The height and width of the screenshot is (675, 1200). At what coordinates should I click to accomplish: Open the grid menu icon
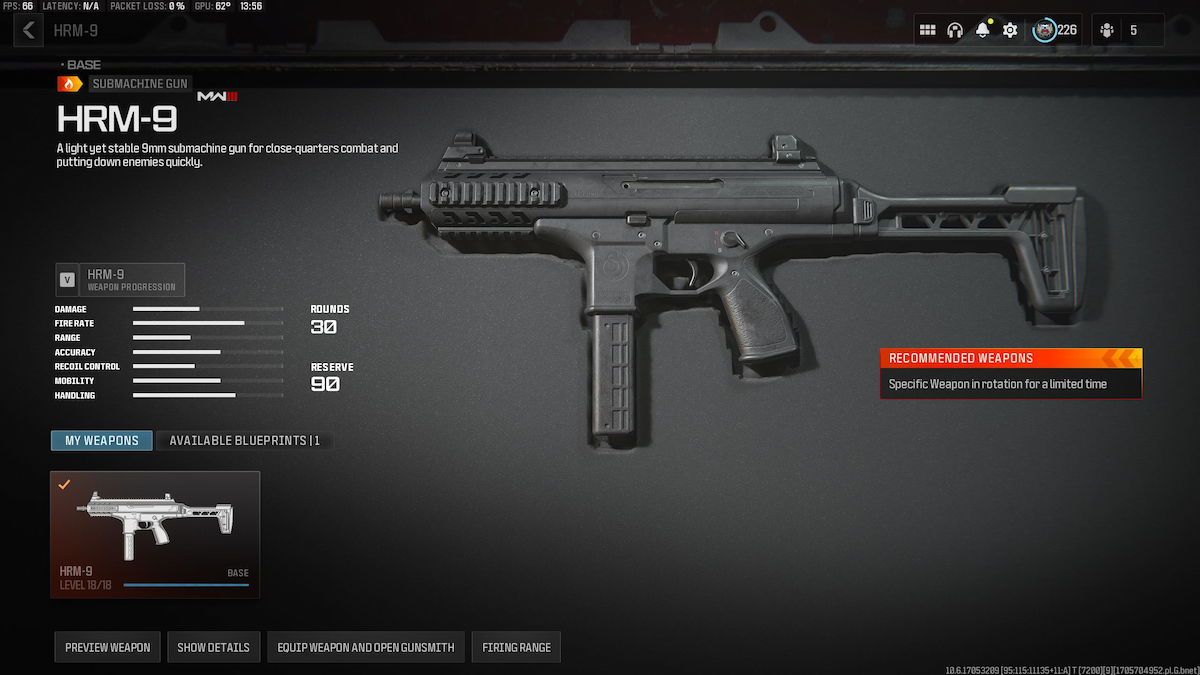point(927,30)
